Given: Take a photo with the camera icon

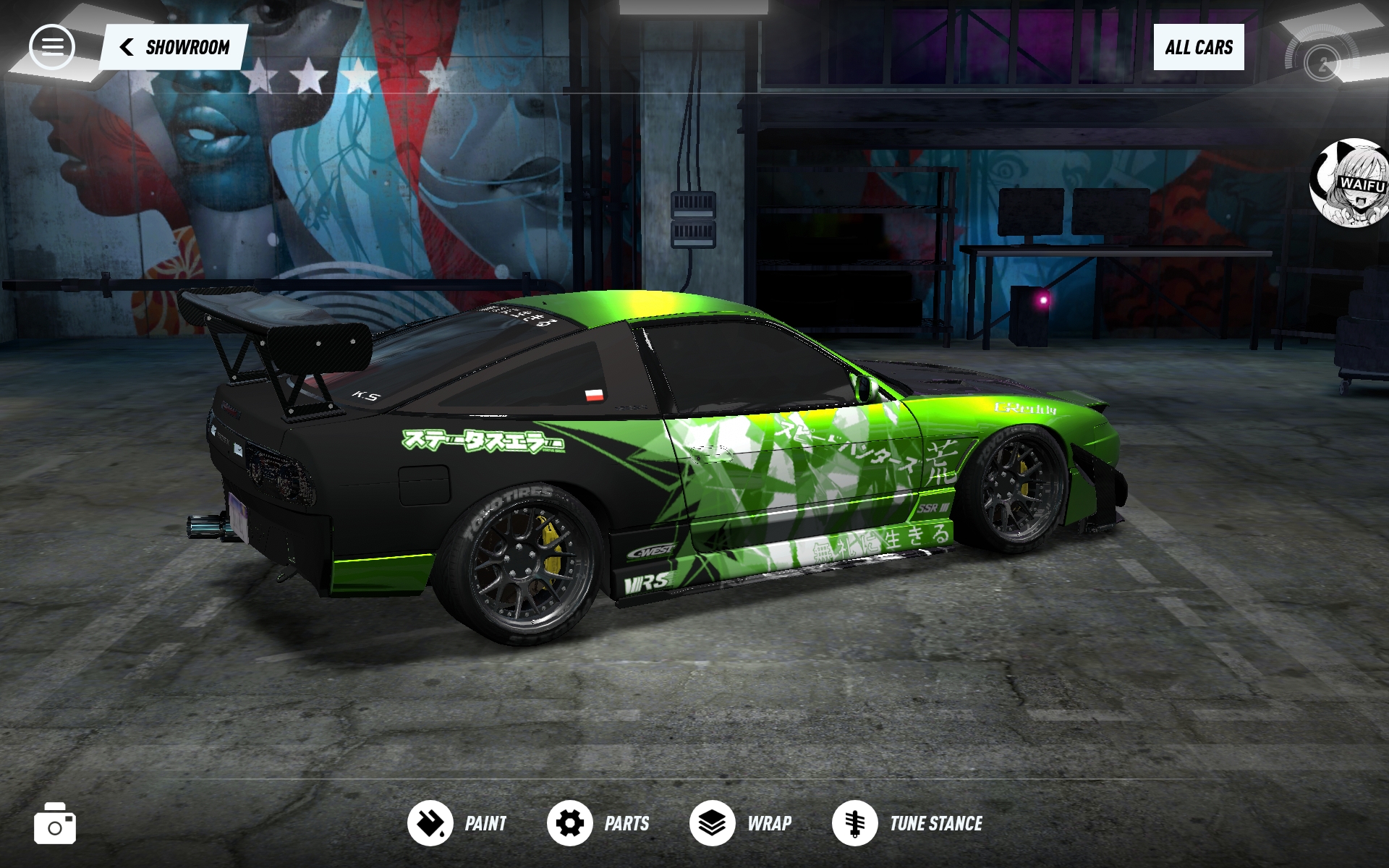Looking at the screenshot, I should click(55, 824).
